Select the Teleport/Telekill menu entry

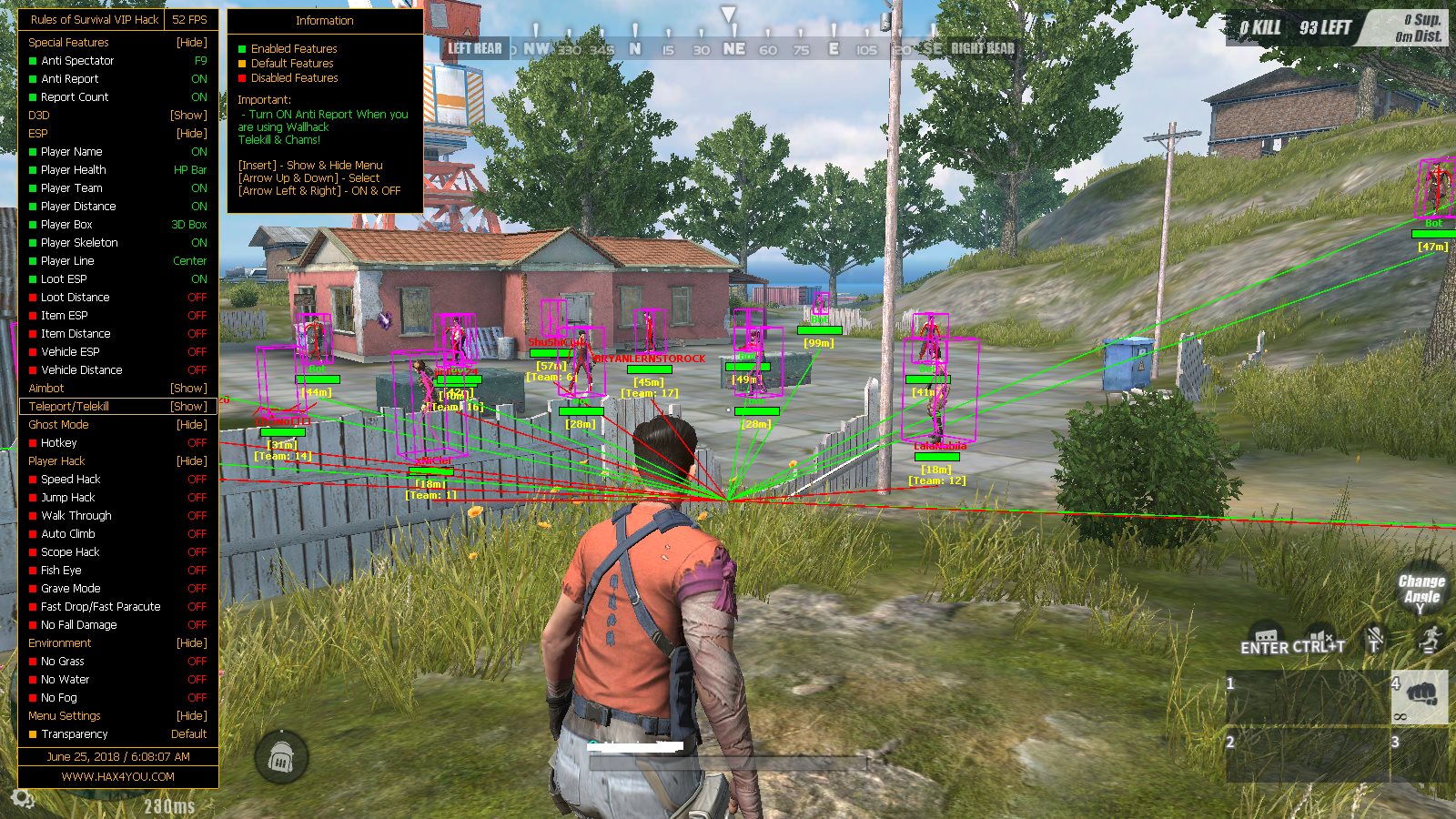coord(77,406)
